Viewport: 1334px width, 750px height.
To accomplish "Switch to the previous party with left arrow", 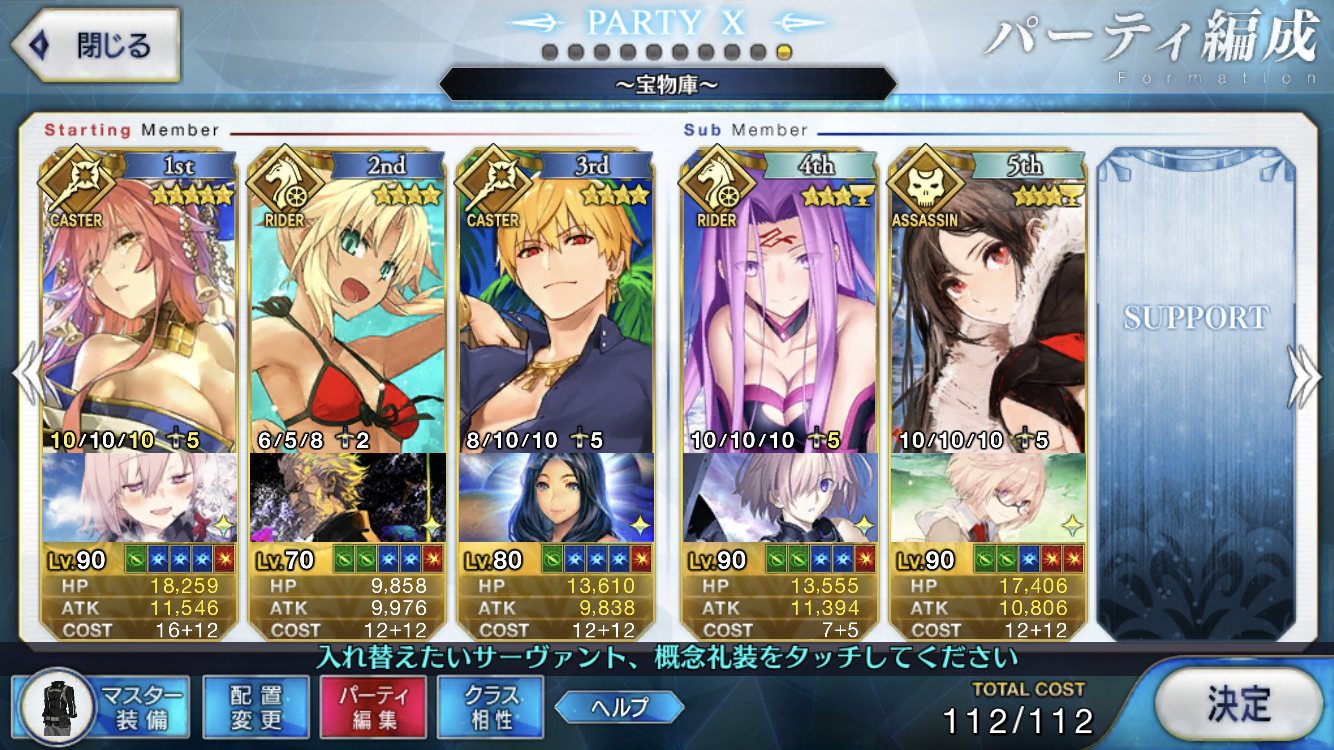I will coord(26,377).
